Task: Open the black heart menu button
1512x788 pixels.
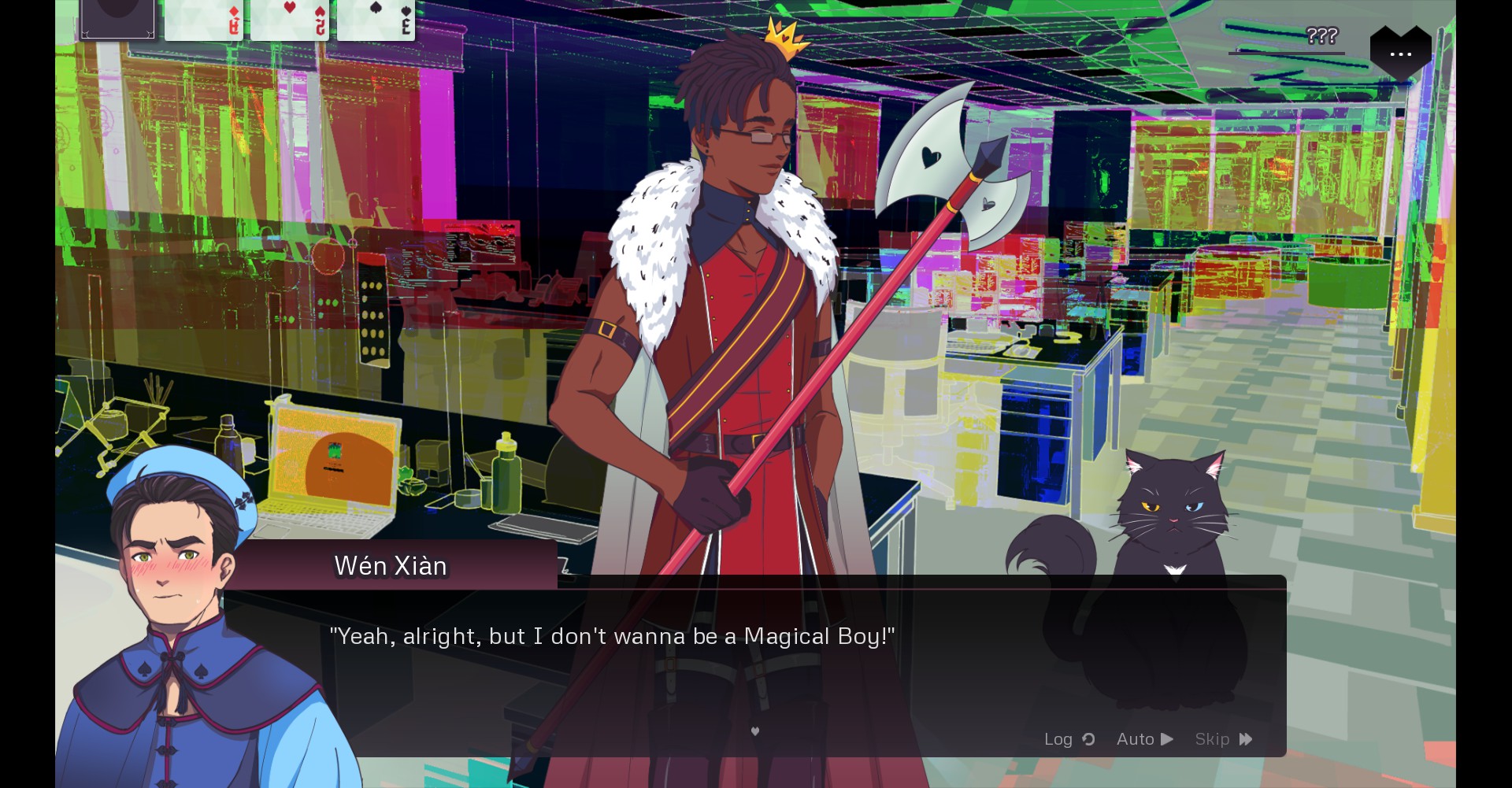Action: coord(1400,53)
